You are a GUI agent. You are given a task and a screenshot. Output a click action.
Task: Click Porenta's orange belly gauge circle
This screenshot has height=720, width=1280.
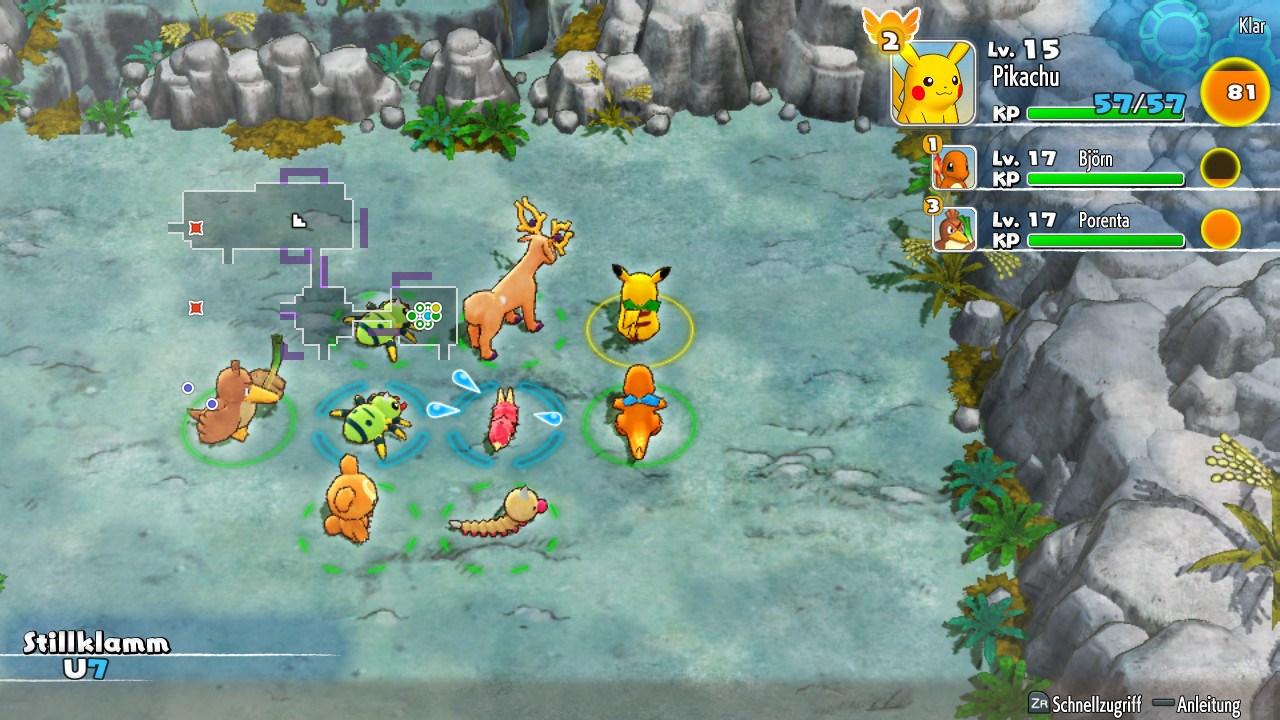click(1220, 229)
